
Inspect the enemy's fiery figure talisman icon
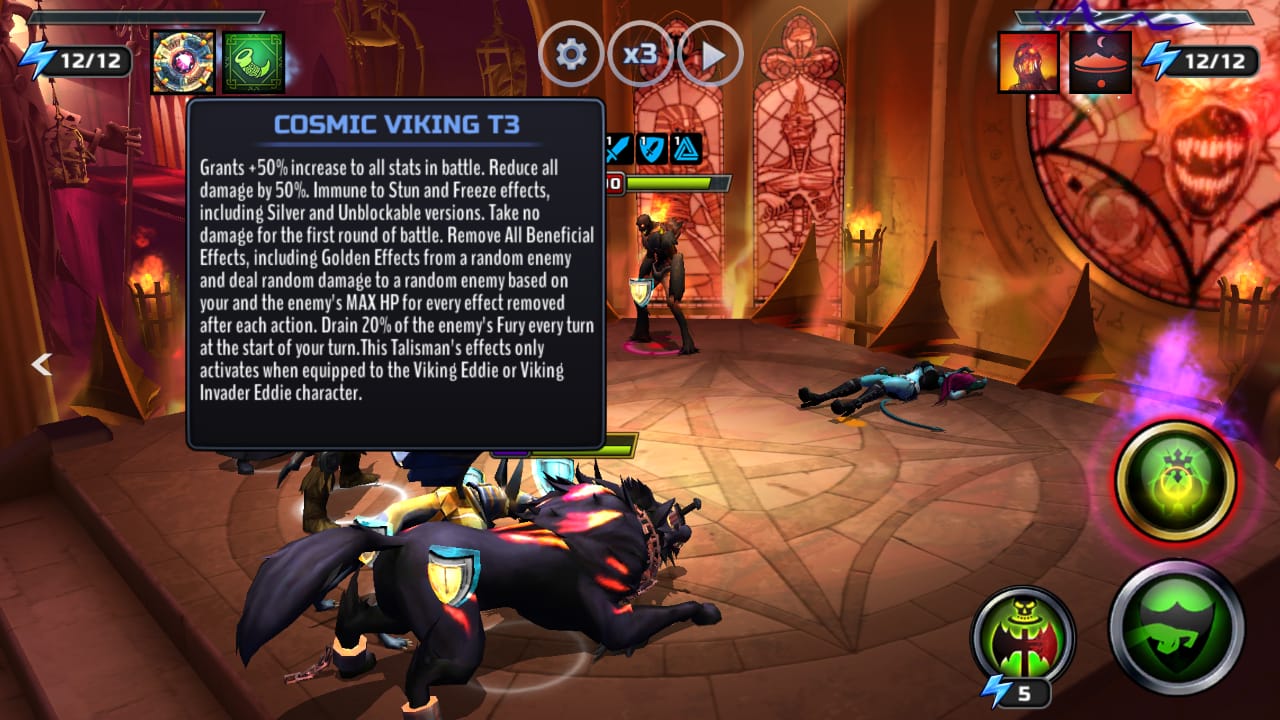pos(1028,62)
